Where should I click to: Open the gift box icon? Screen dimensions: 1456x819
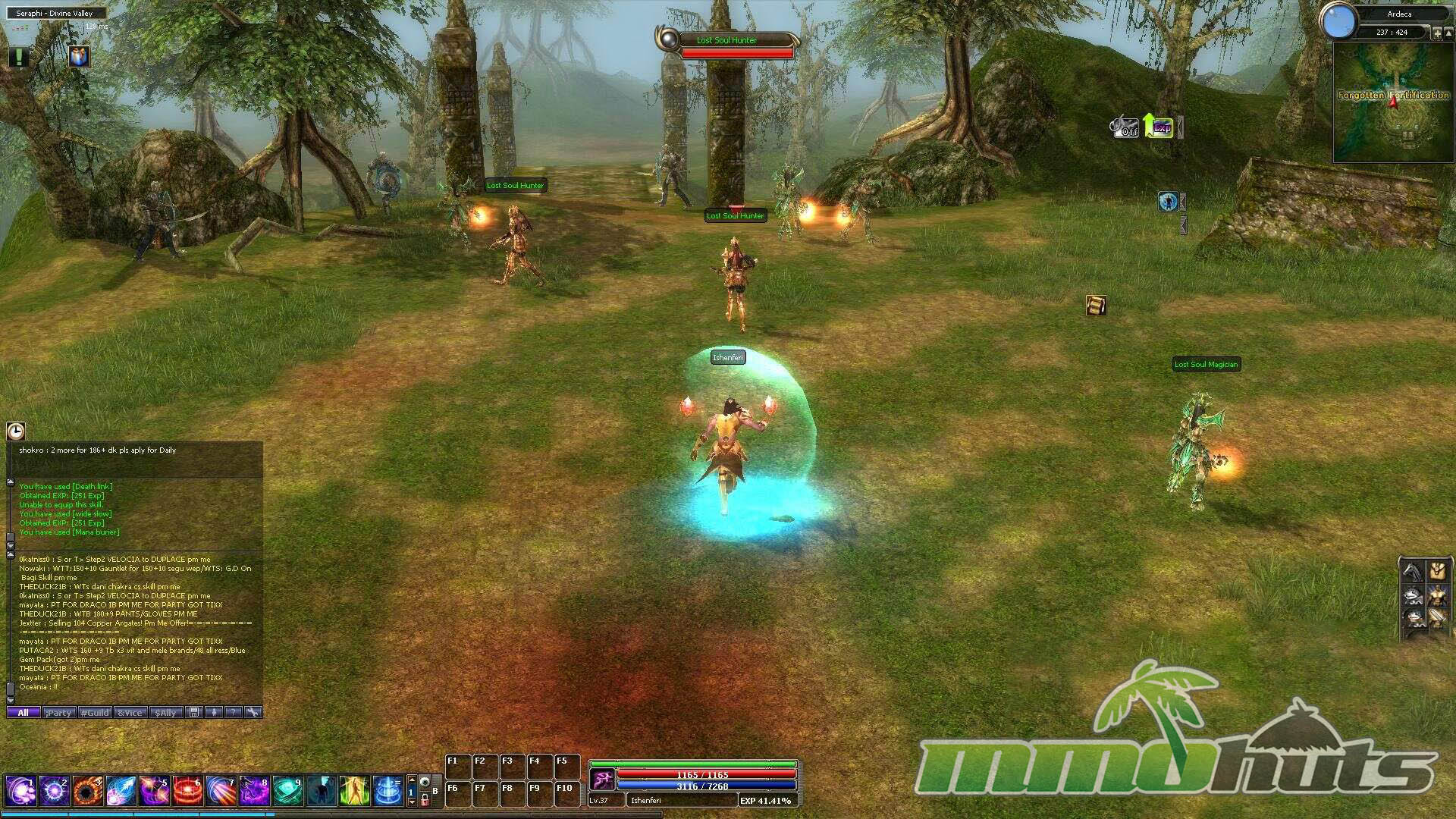[79, 56]
